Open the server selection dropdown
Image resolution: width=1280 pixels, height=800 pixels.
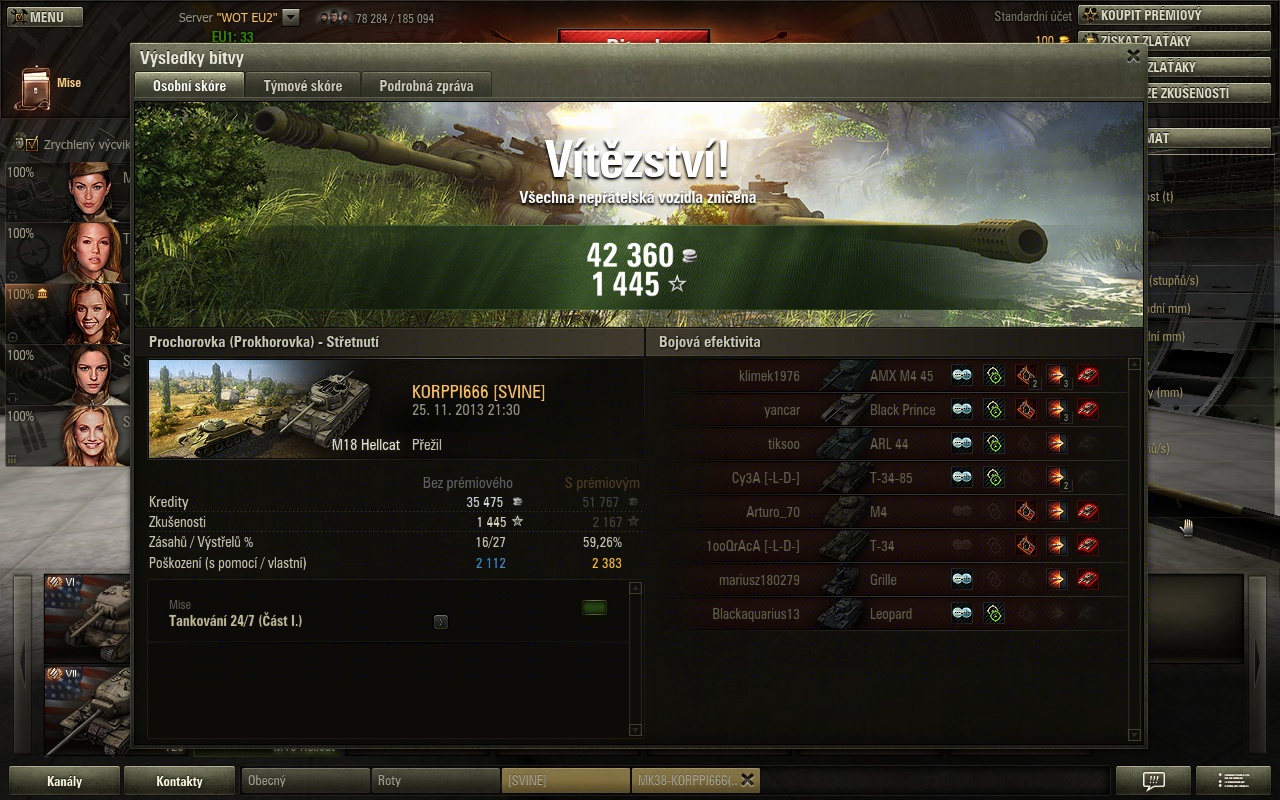(291, 17)
